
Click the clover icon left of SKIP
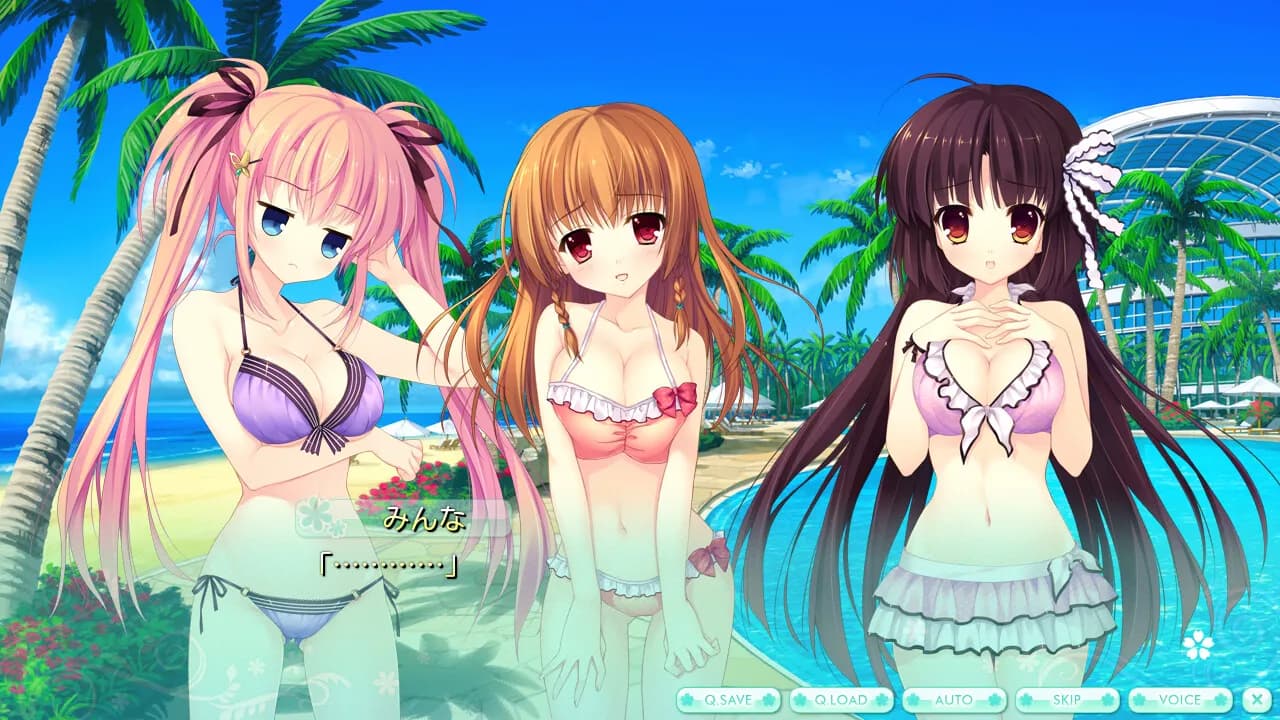click(x=1027, y=700)
